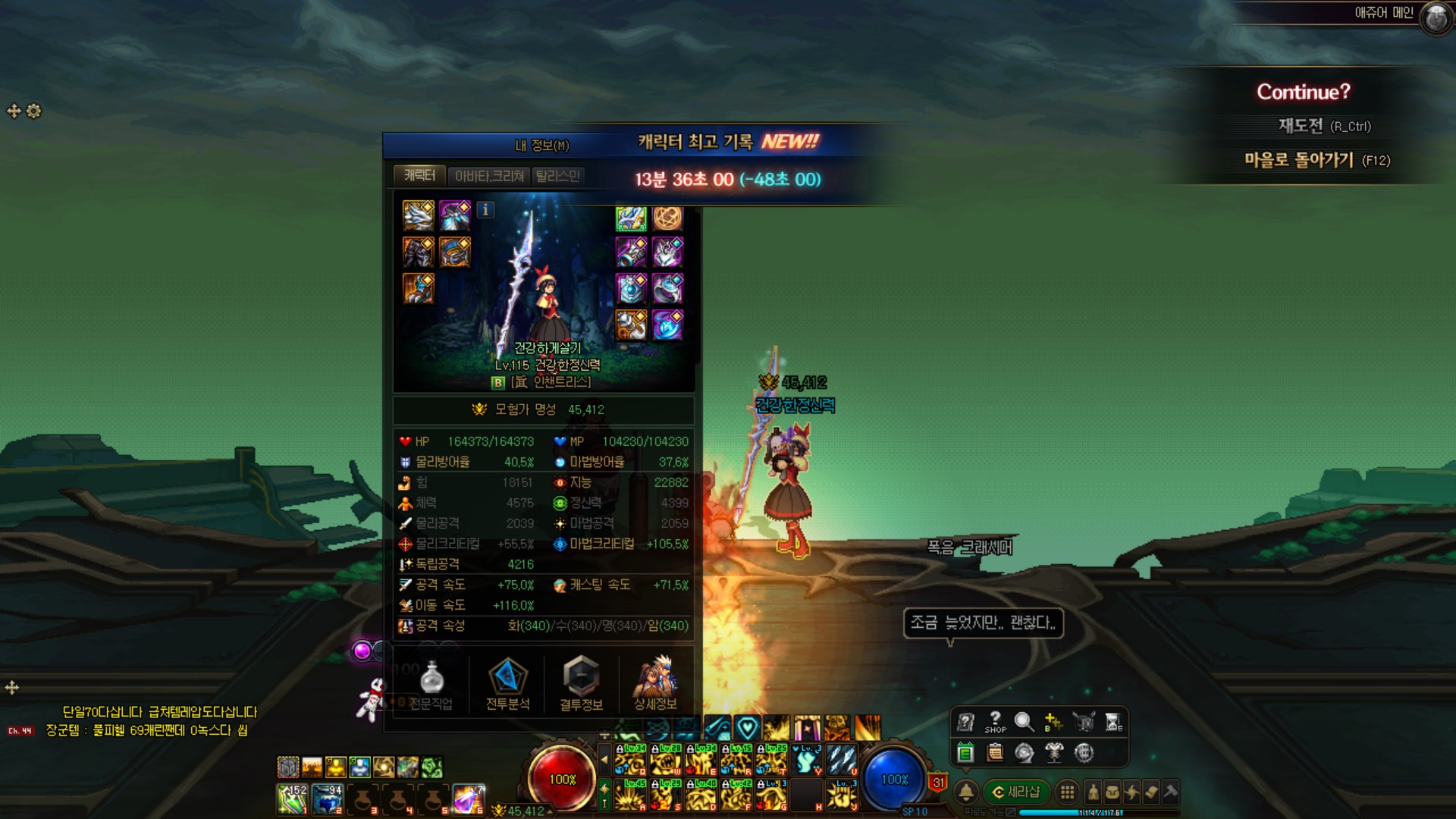Click the bell notification button

tap(966, 792)
